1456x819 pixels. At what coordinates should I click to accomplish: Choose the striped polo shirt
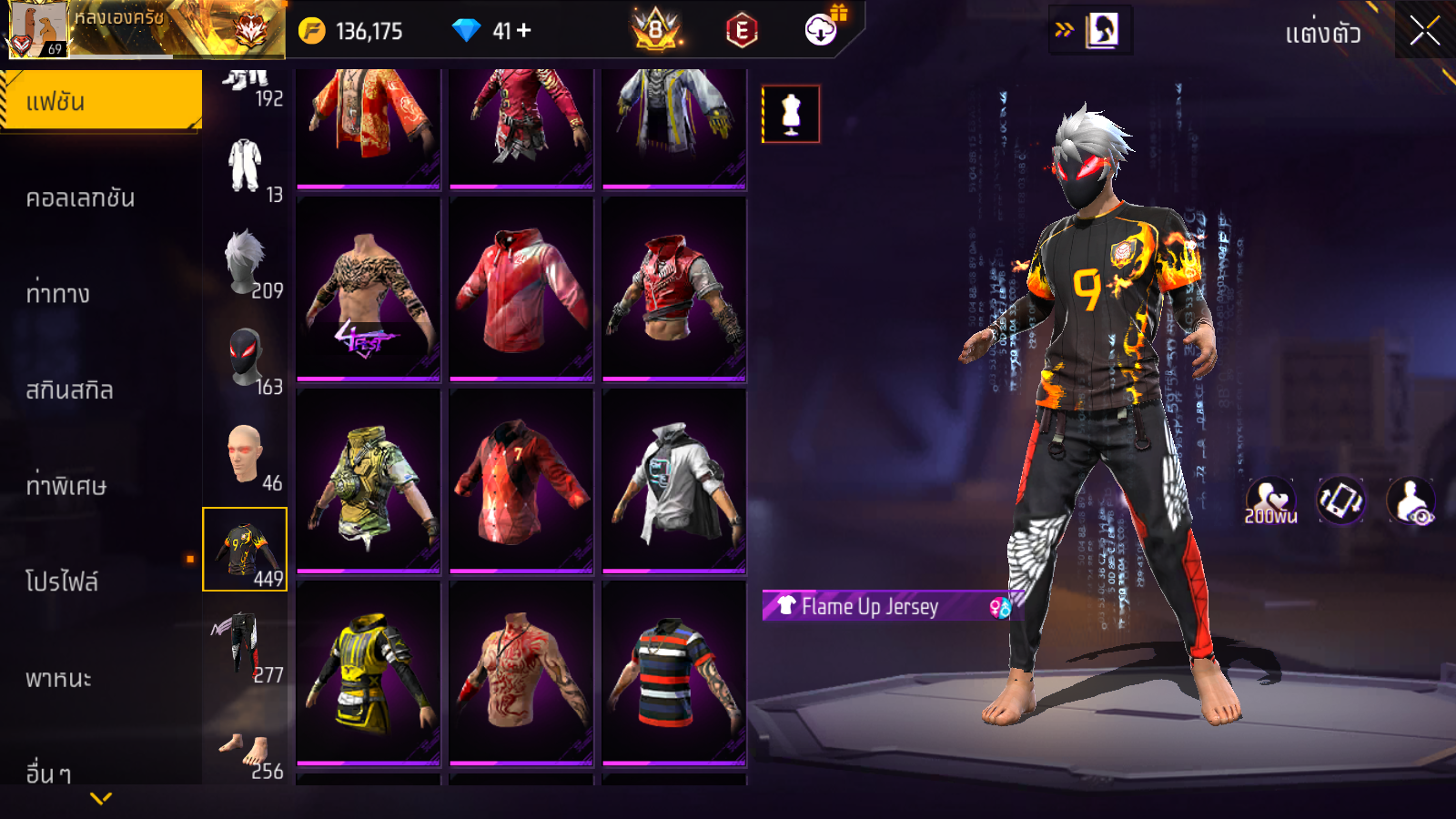pyautogui.click(x=674, y=672)
